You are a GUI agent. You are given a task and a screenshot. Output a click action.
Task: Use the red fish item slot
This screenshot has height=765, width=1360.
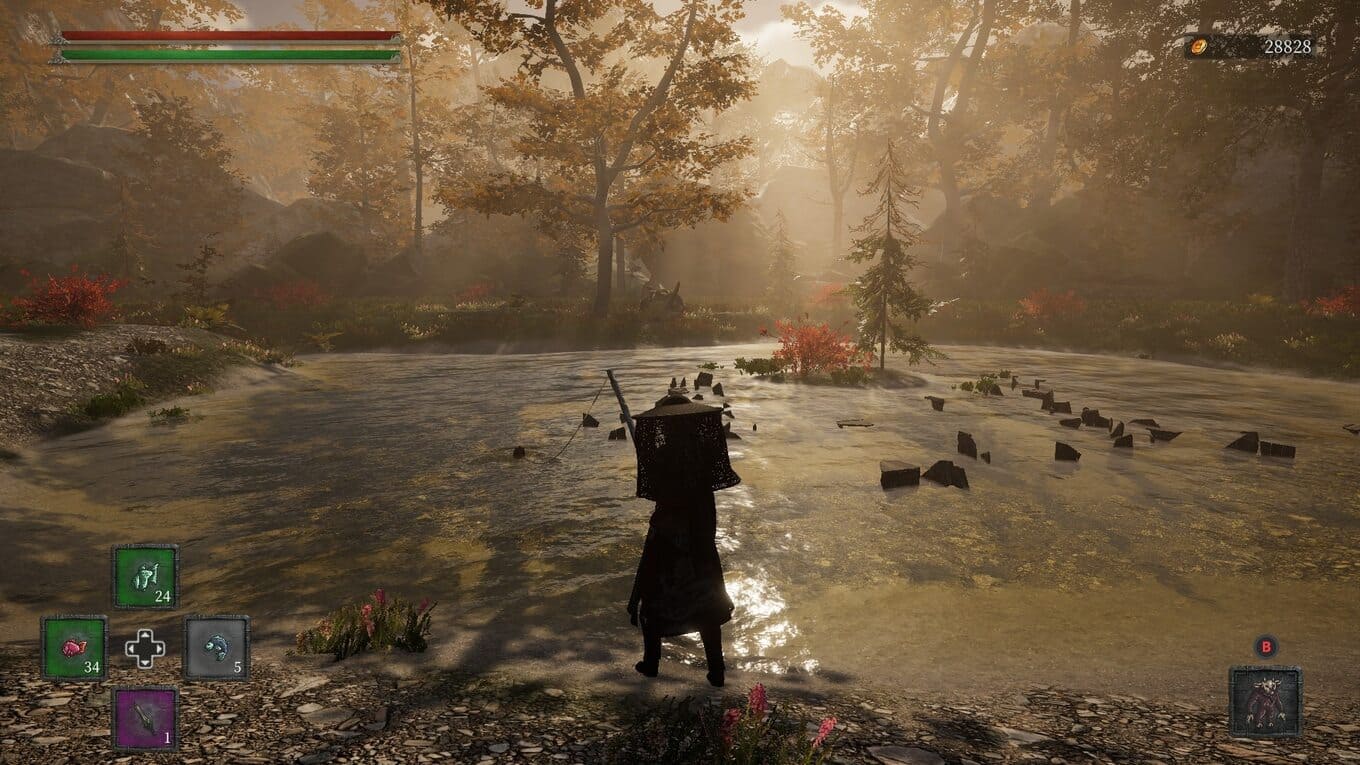tap(74, 647)
